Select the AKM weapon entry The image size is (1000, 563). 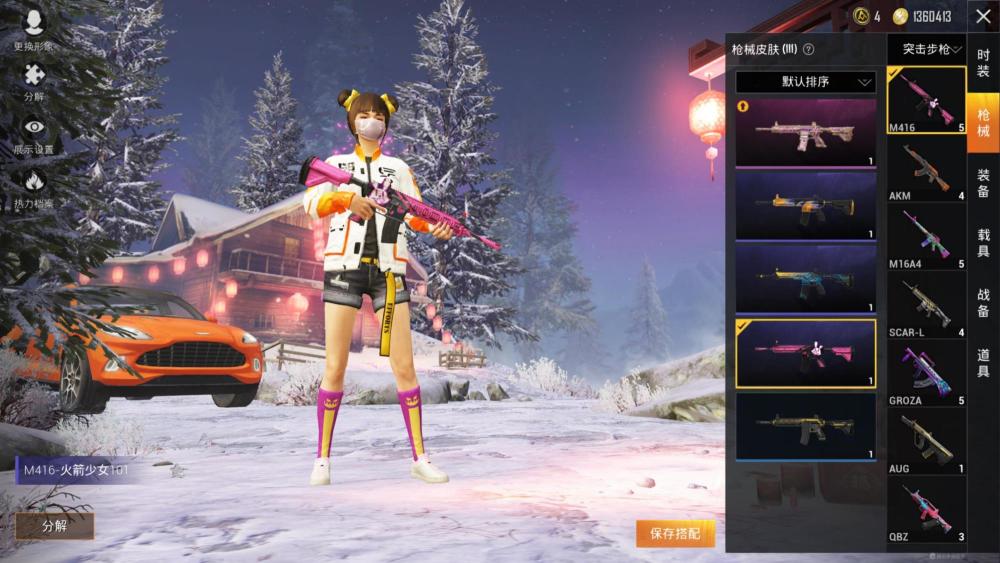[926, 170]
